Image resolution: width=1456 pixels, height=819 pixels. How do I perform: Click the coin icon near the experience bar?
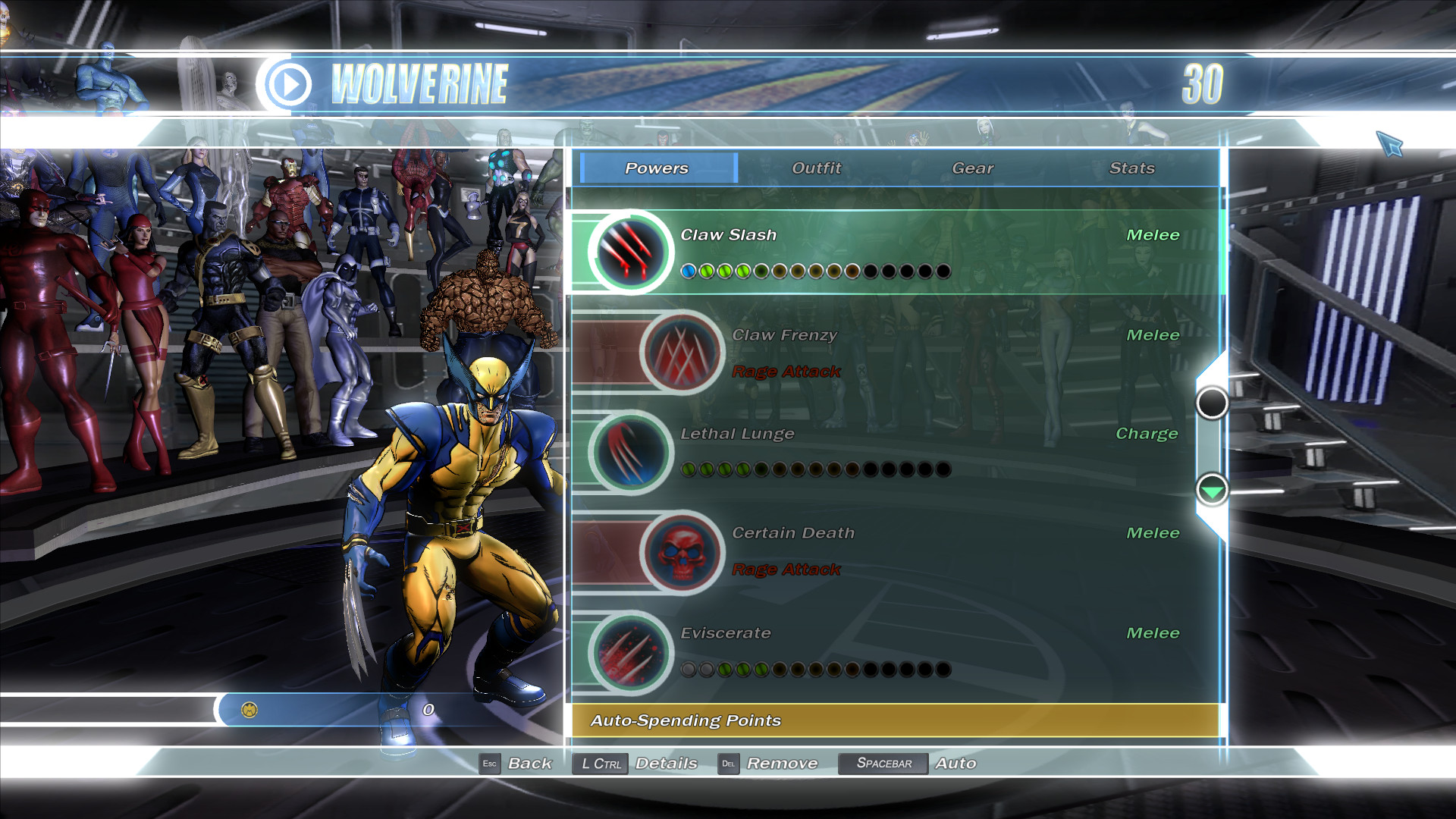pyautogui.click(x=250, y=708)
